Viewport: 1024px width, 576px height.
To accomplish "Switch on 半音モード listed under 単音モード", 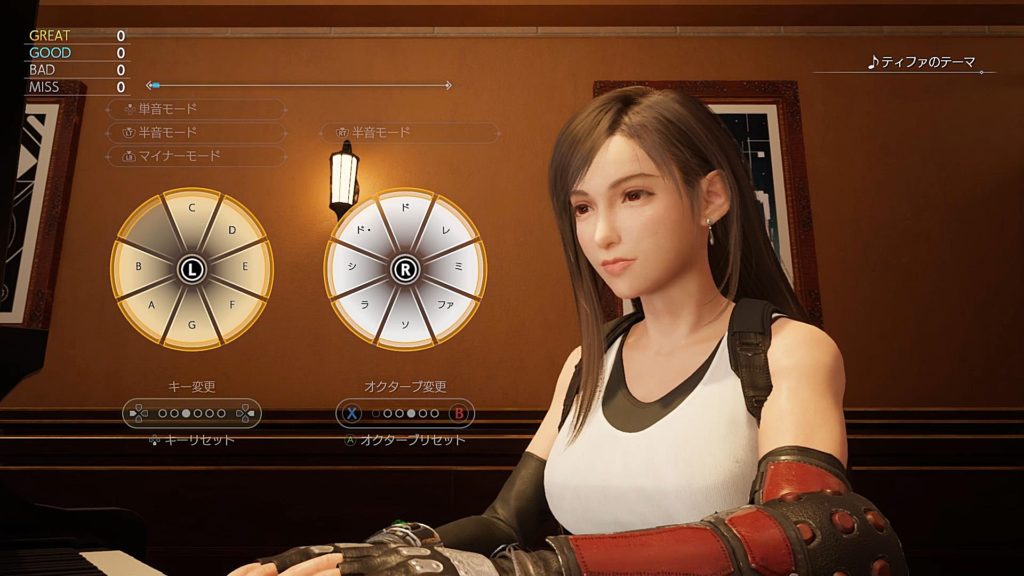I will click(x=196, y=132).
